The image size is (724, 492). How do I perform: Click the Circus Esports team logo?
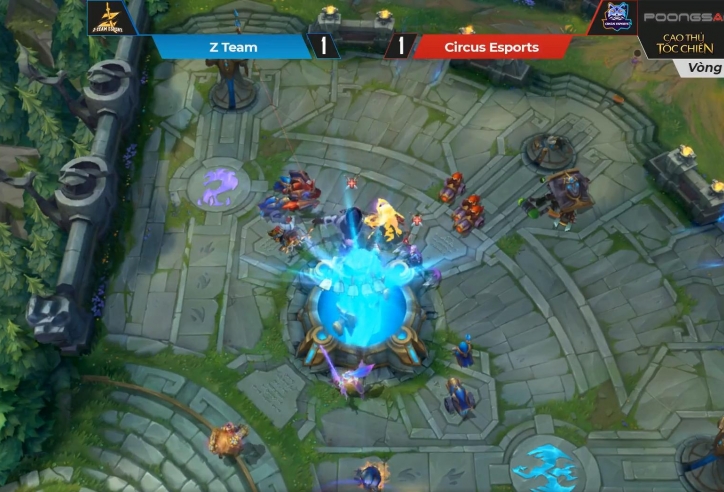pos(611,18)
